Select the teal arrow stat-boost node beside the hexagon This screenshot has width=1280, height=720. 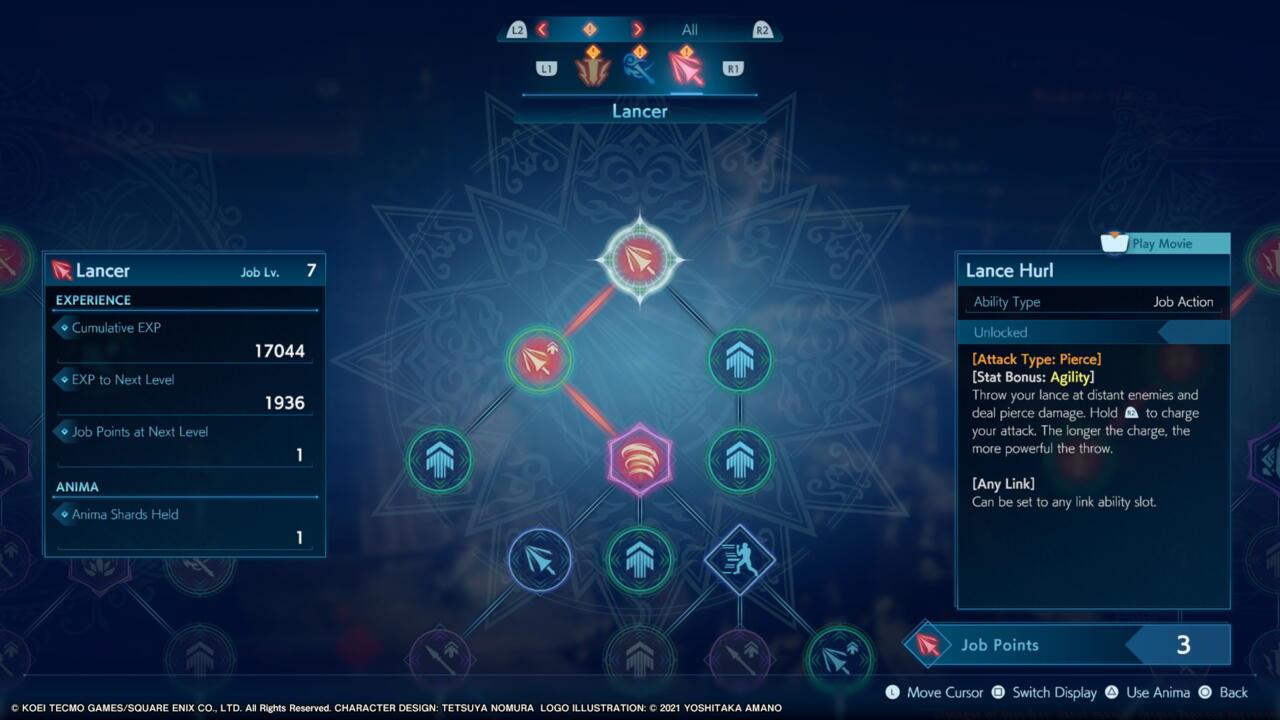(740, 460)
